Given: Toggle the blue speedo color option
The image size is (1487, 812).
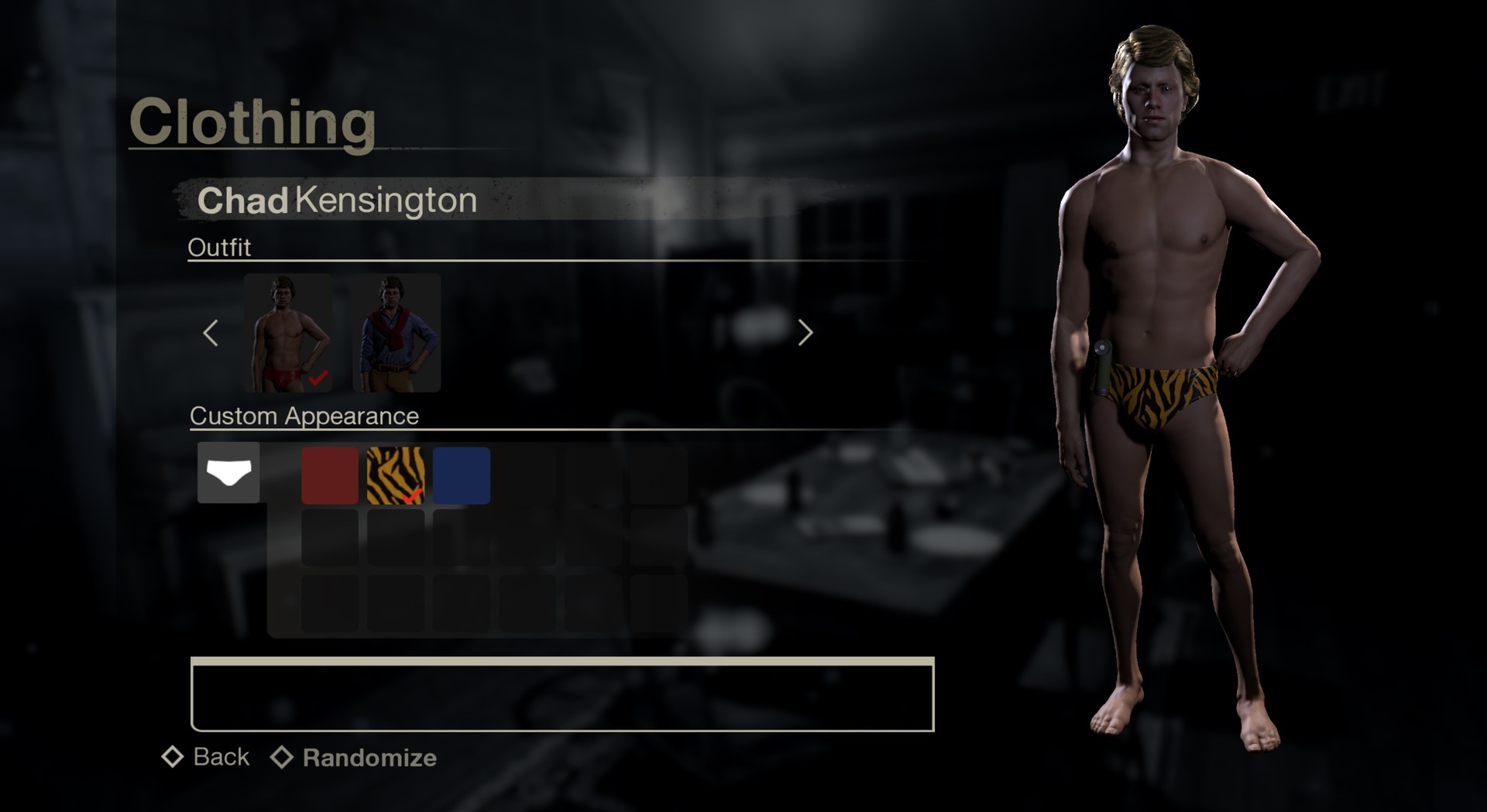Looking at the screenshot, I should click(460, 476).
